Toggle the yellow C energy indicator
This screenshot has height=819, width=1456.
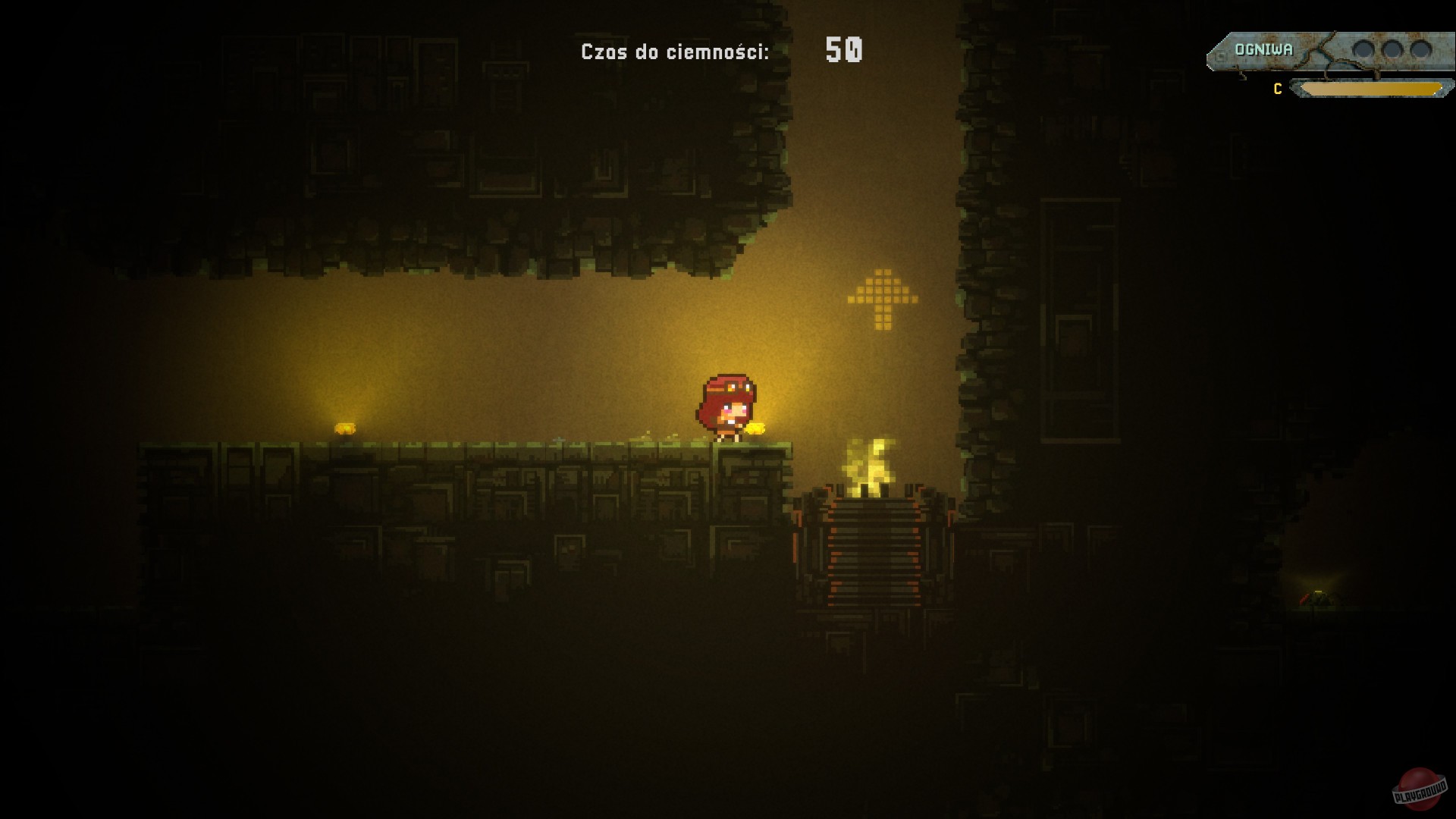1277,88
